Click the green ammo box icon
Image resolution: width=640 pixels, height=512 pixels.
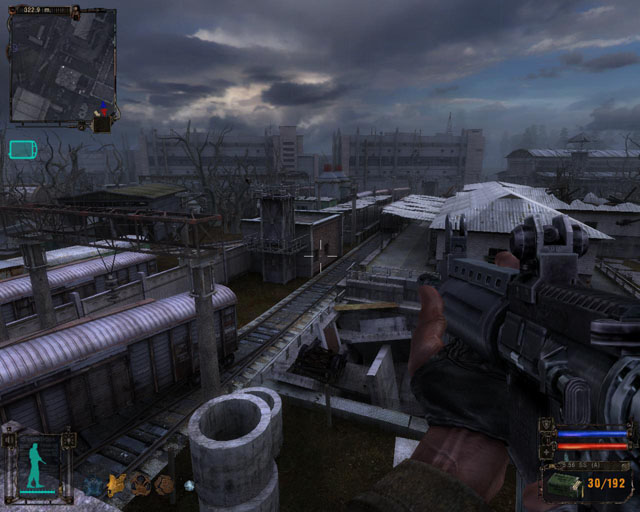point(565,484)
